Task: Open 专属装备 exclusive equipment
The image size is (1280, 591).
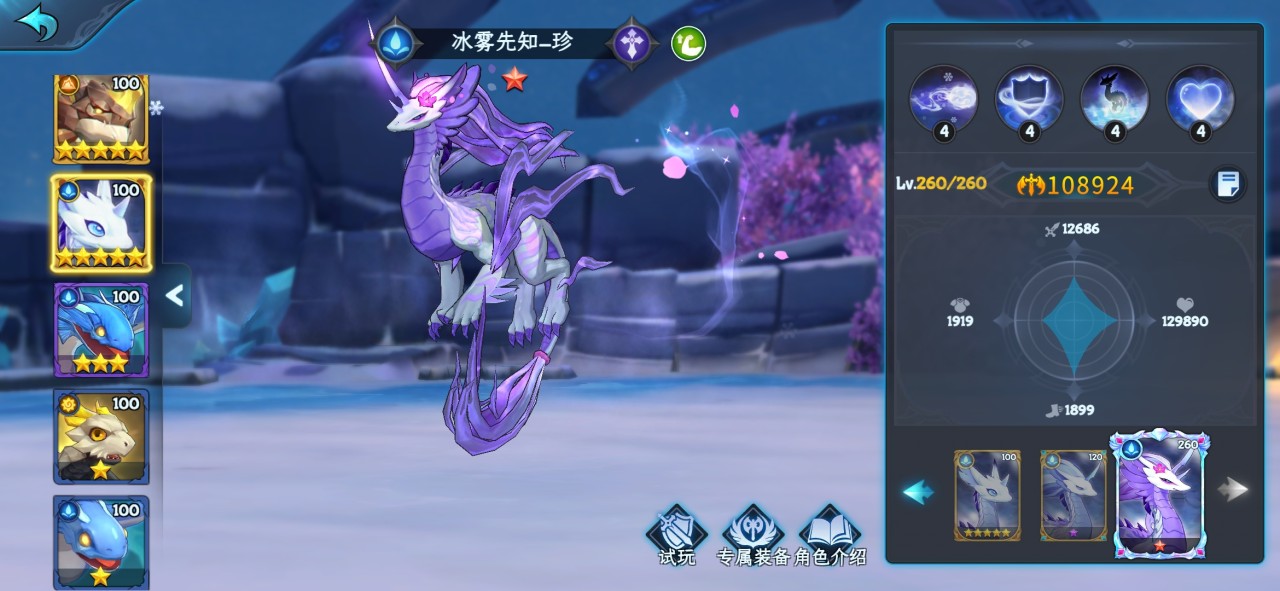Action: click(753, 537)
